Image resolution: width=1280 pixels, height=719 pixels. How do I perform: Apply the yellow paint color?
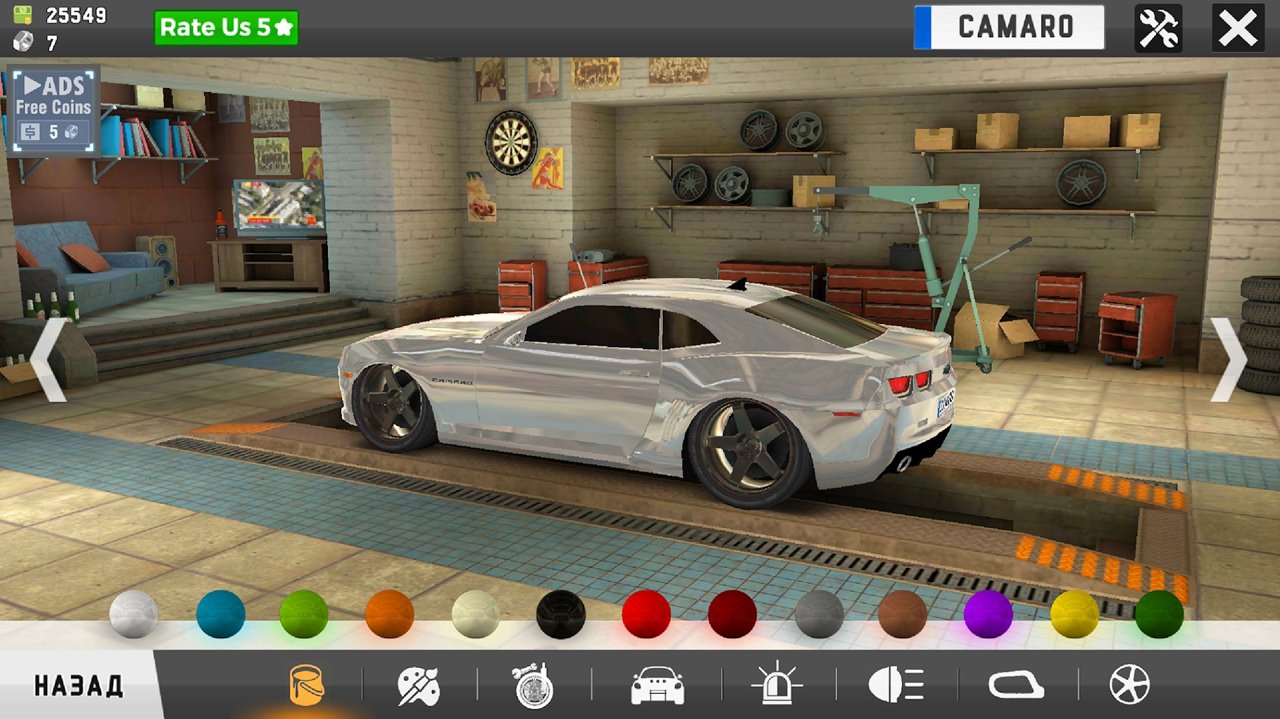[1074, 614]
